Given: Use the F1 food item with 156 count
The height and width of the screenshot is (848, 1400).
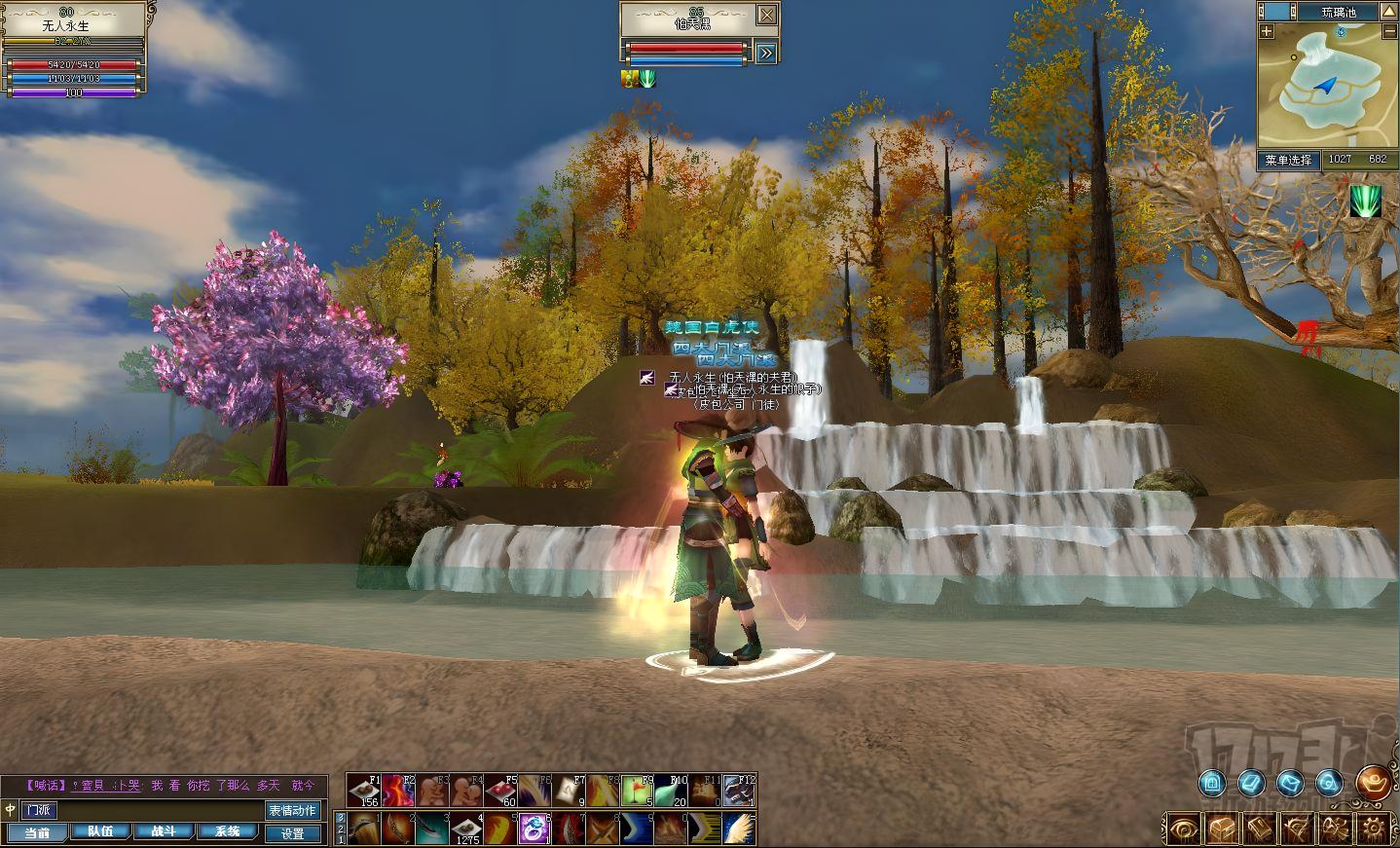Looking at the screenshot, I should 363,790.
